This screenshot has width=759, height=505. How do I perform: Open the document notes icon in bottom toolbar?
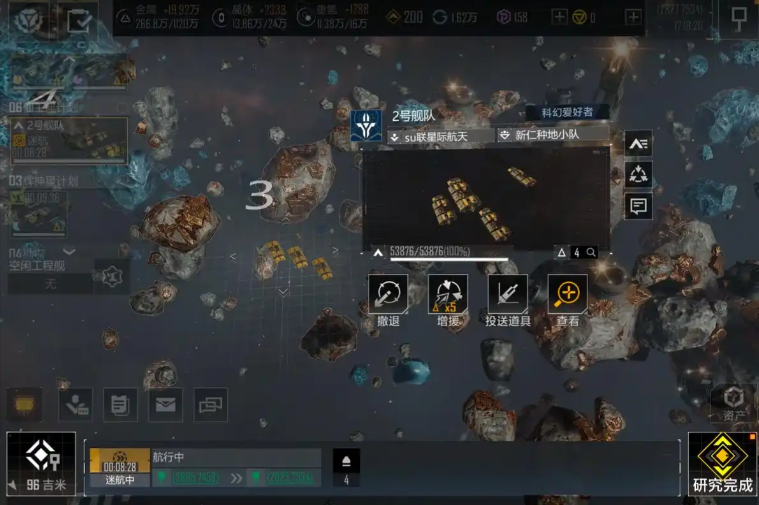[119, 404]
